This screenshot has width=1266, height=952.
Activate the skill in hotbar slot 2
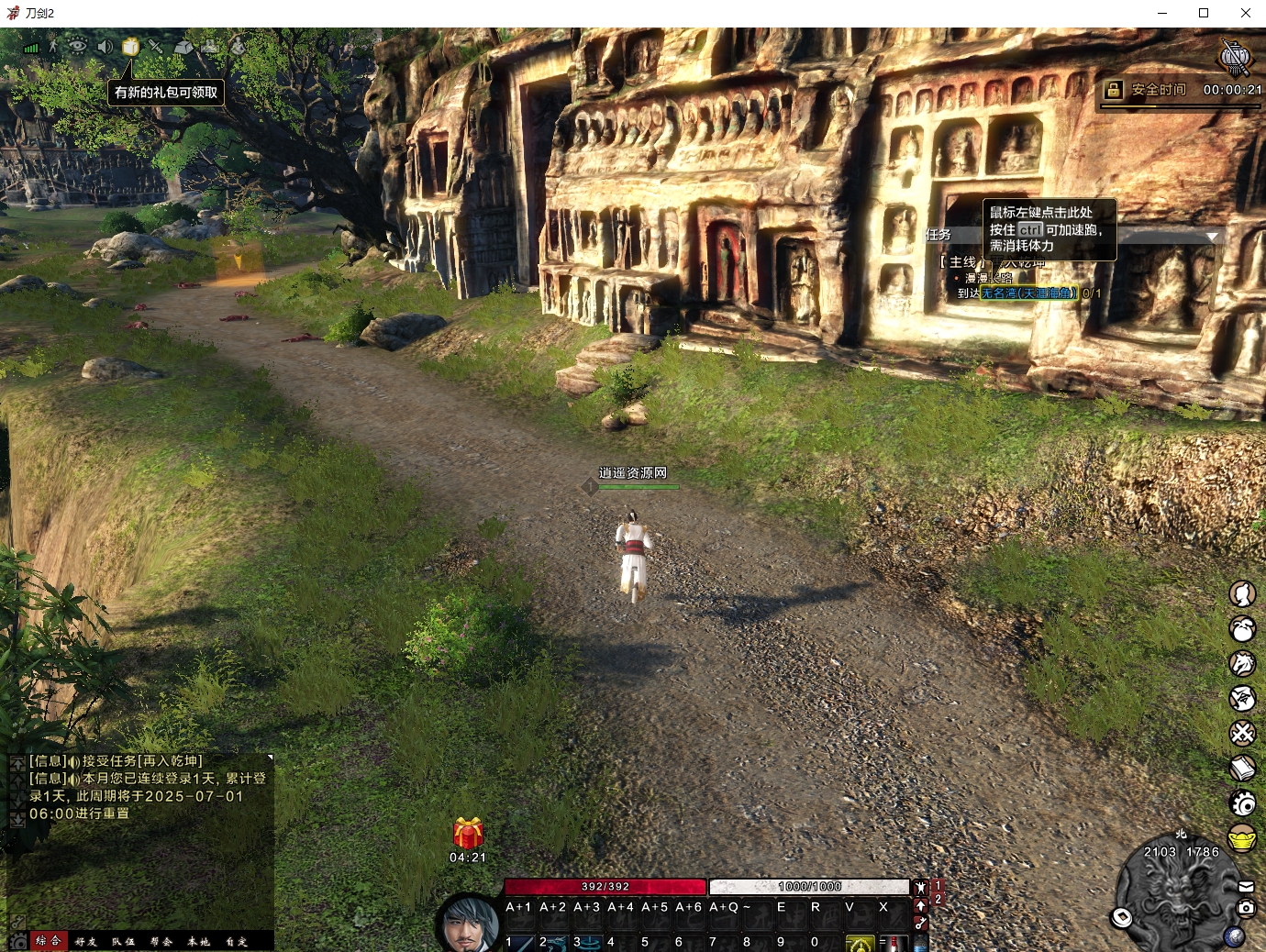tap(552, 942)
